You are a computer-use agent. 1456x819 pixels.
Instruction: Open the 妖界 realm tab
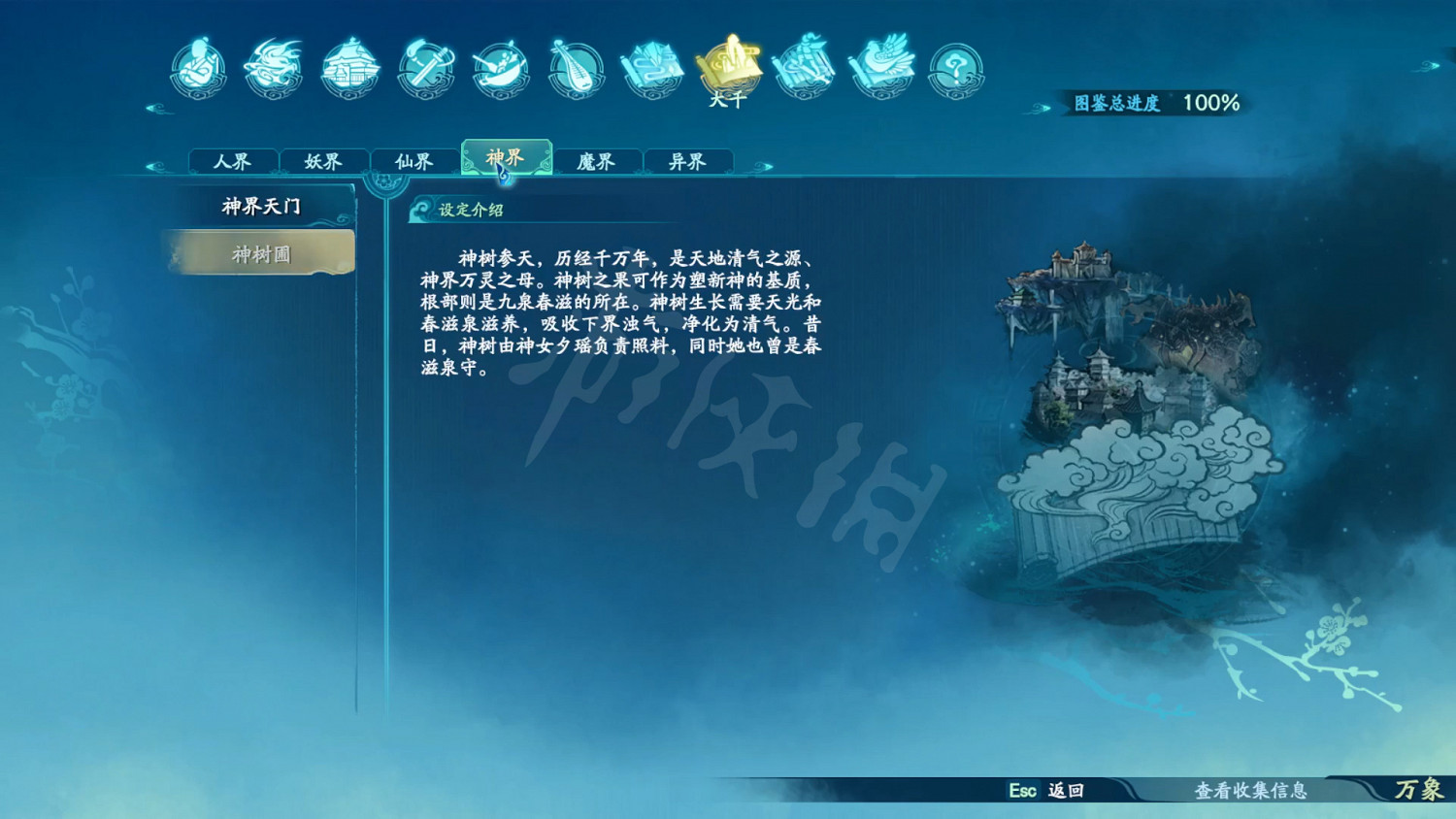pos(325,161)
